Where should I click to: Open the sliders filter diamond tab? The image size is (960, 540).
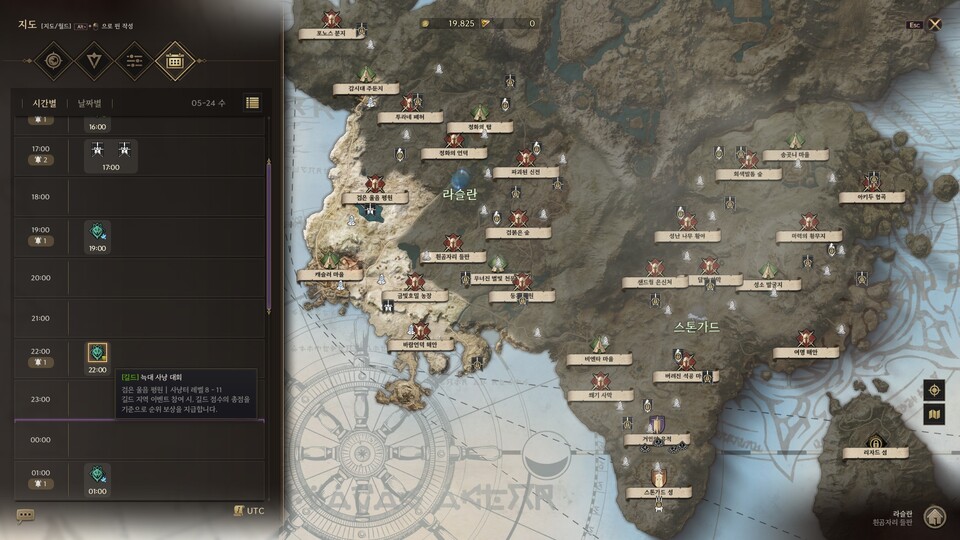click(135, 61)
